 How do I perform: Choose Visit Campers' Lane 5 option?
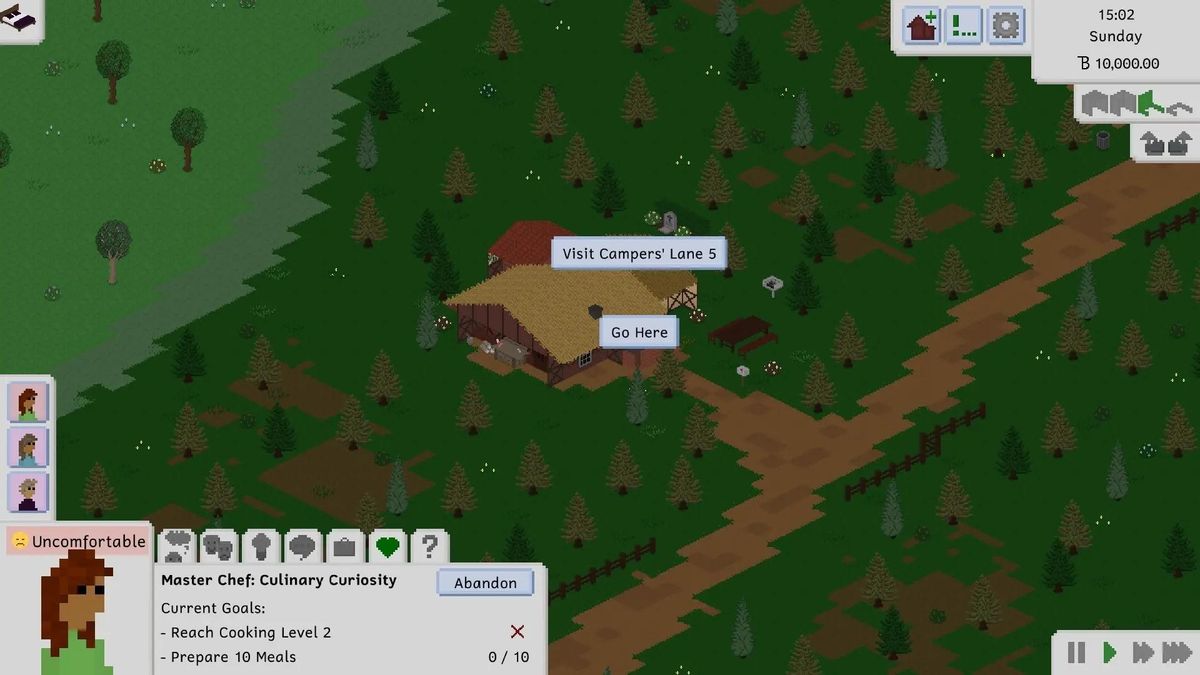click(x=639, y=254)
